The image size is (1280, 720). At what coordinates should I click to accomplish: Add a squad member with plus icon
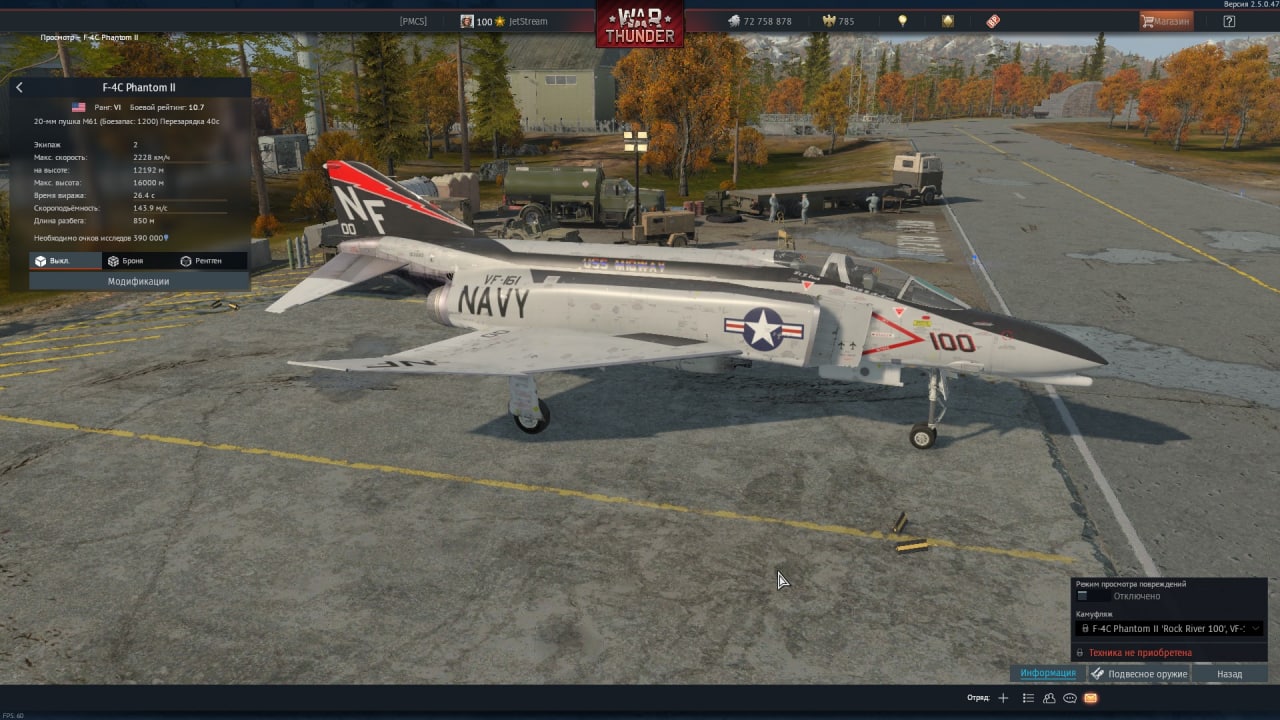(x=1004, y=698)
